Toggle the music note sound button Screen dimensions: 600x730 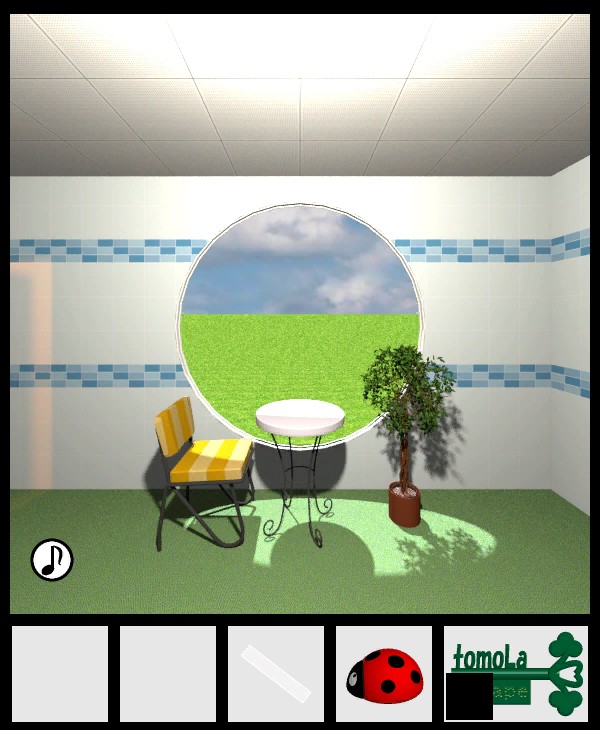(51, 560)
